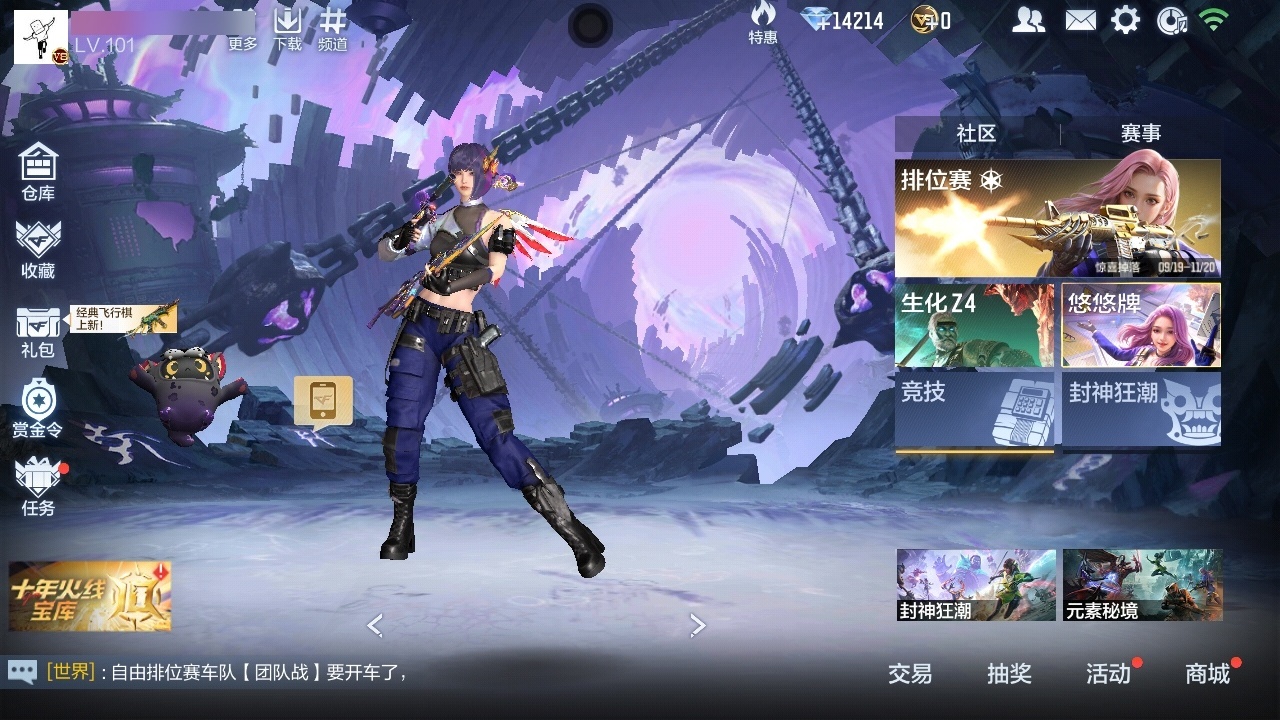Open the 任务 missions menu
The width and height of the screenshot is (1280, 720).
coord(38,487)
